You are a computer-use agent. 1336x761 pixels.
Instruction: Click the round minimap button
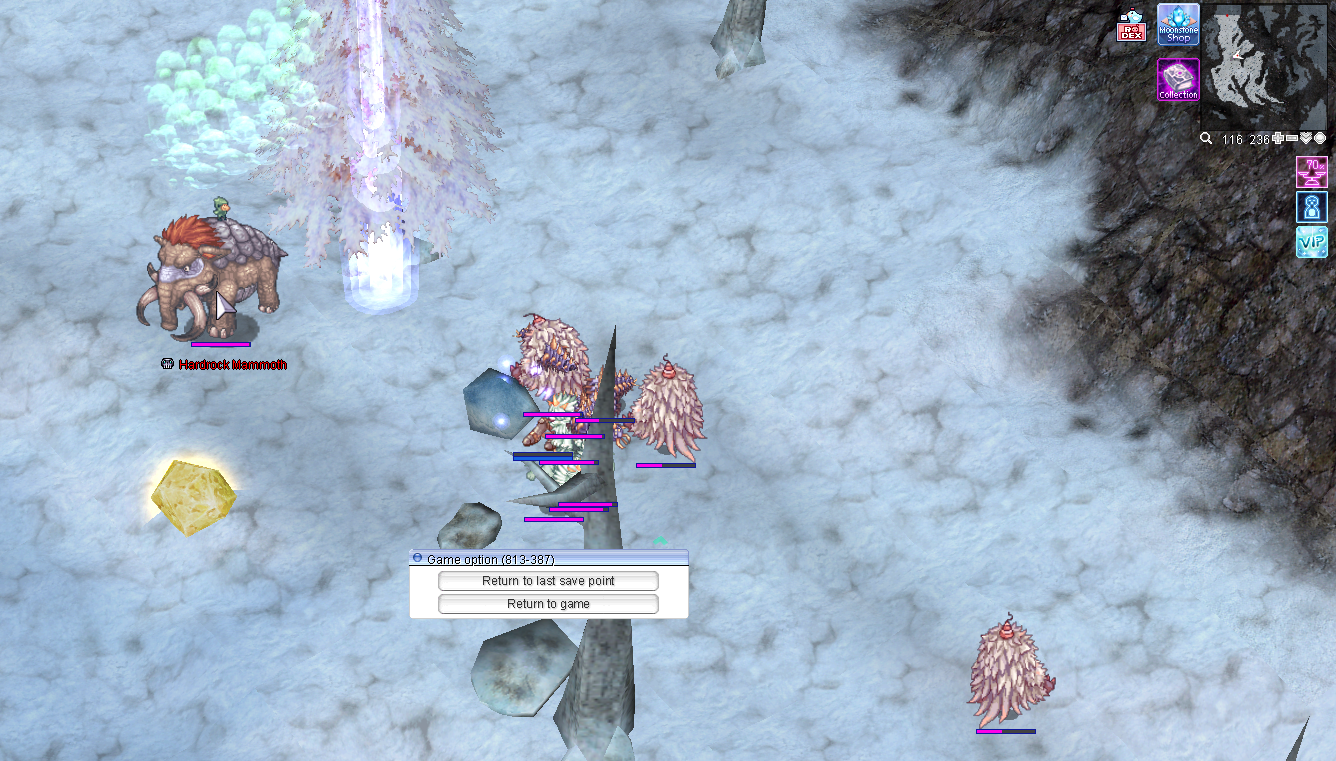(1320, 139)
